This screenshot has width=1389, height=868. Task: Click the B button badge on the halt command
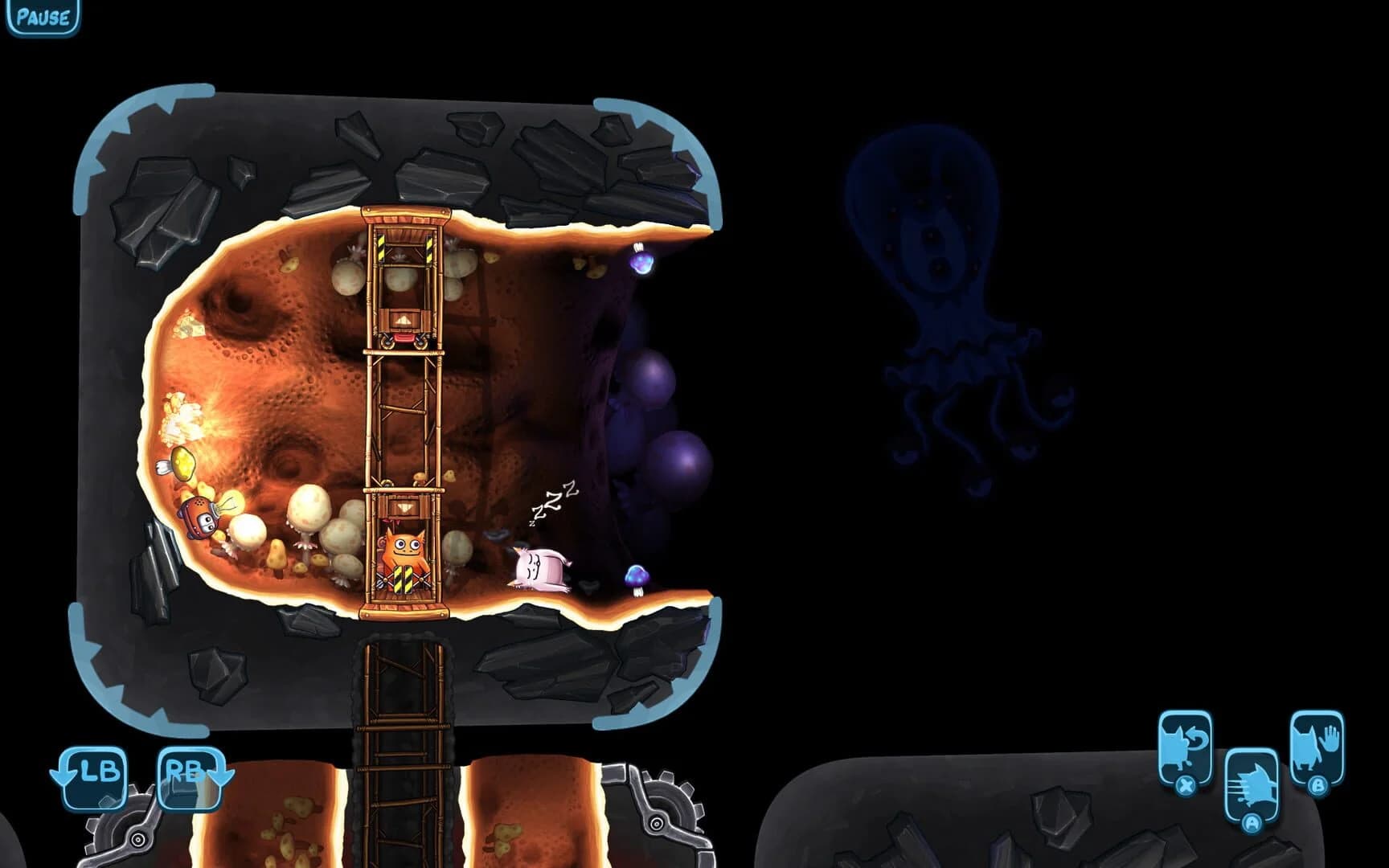(x=1320, y=786)
